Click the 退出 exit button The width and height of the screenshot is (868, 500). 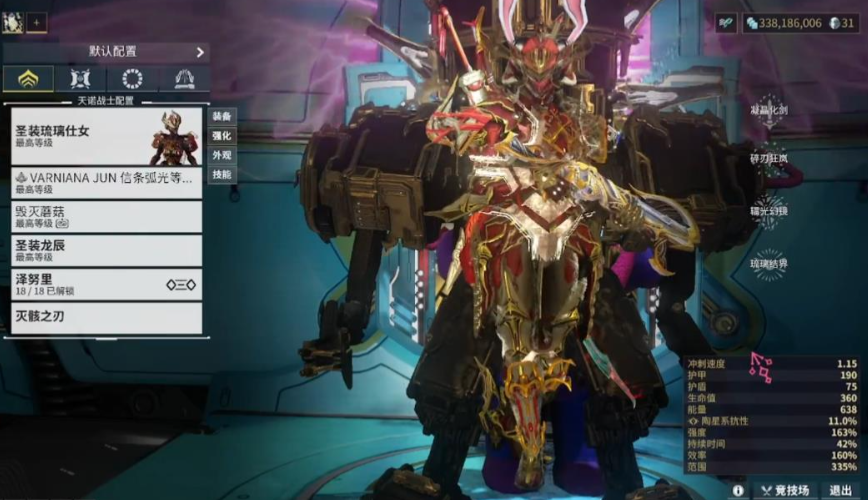(x=841, y=490)
